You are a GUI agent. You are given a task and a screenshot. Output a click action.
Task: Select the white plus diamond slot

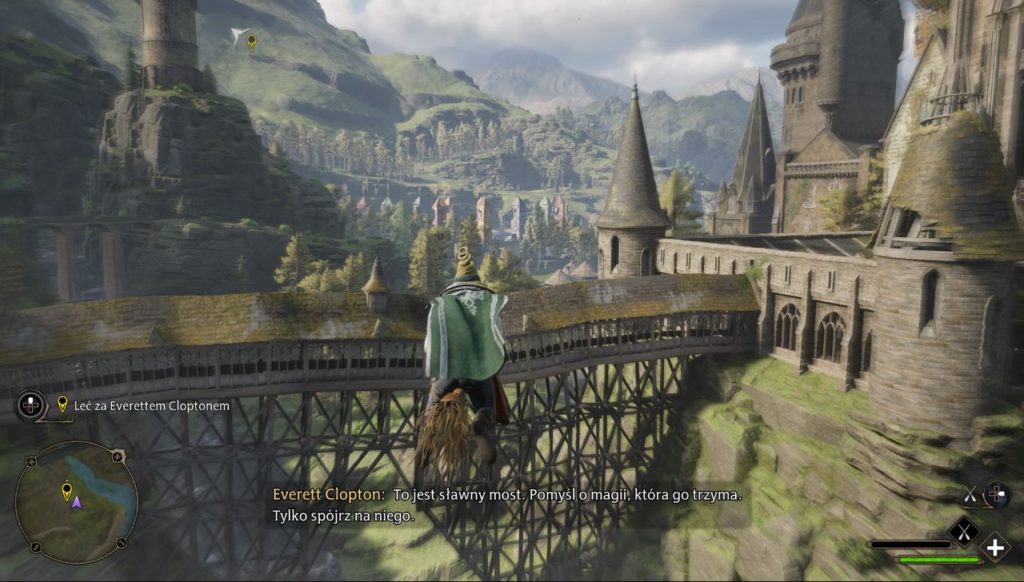pos(994,547)
